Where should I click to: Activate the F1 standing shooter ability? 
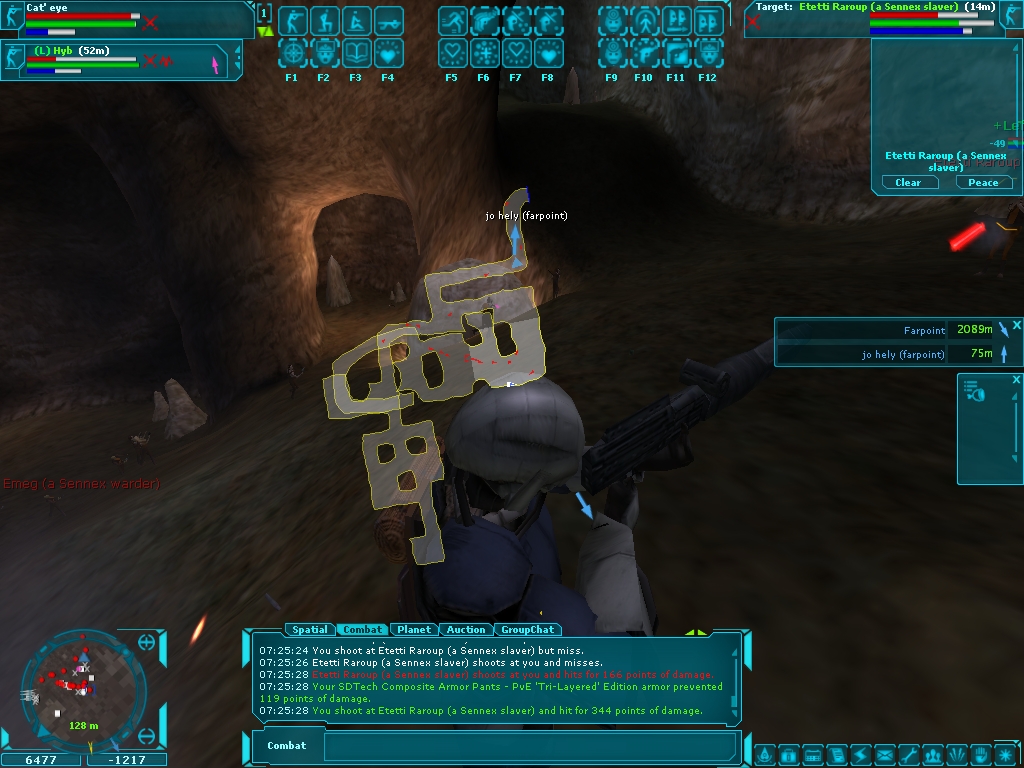292,21
